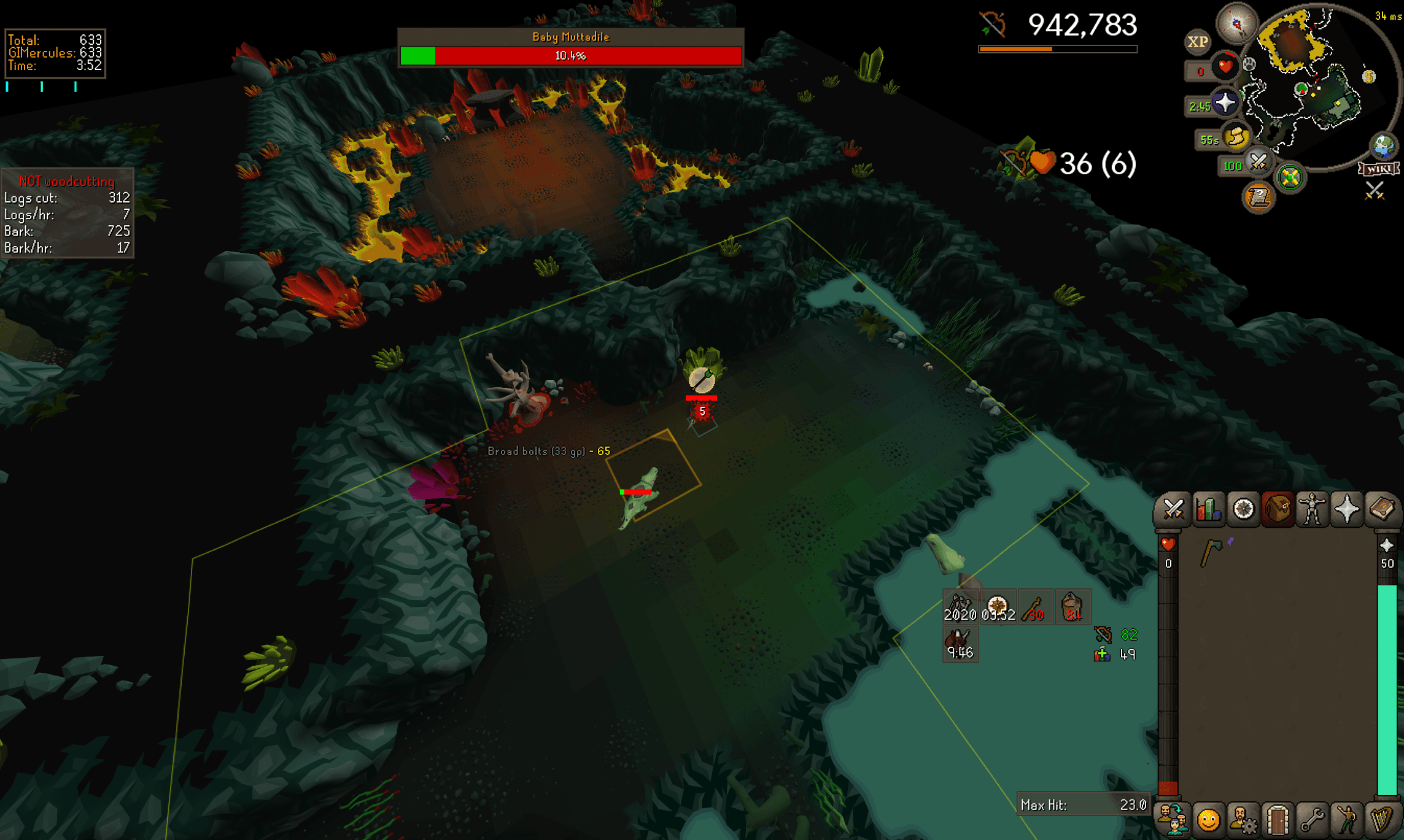Open the XP tracker globe
Image resolution: width=1404 pixels, height=840 pixels.
(x=1197, y=42)
